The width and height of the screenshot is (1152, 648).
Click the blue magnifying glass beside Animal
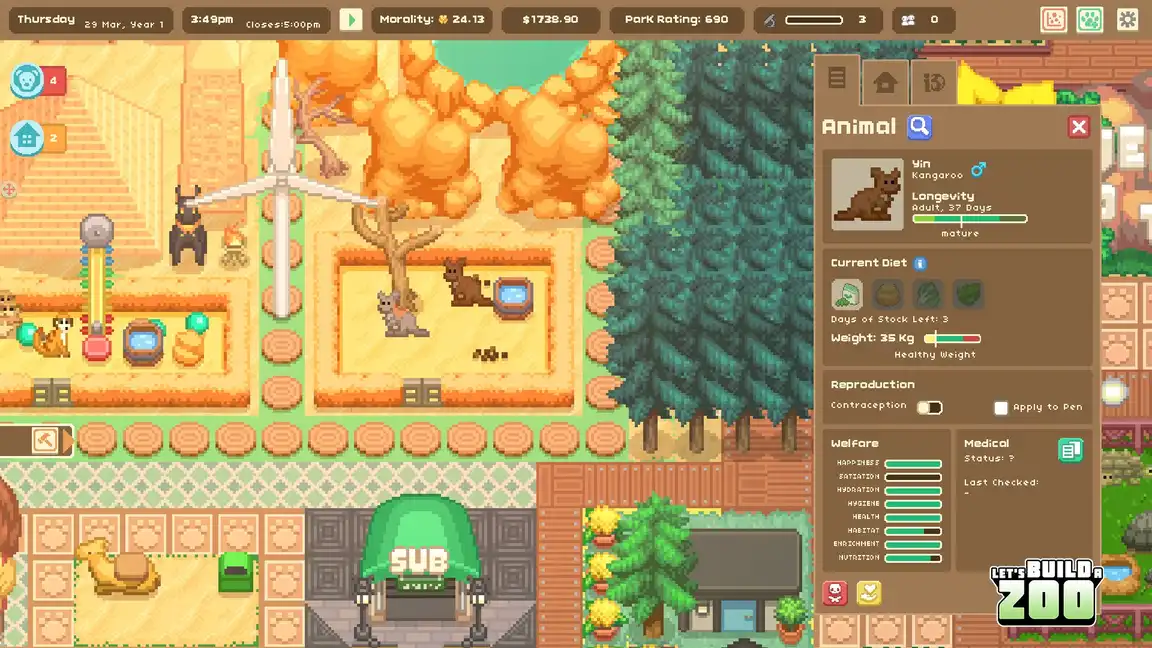coord(919,127)
